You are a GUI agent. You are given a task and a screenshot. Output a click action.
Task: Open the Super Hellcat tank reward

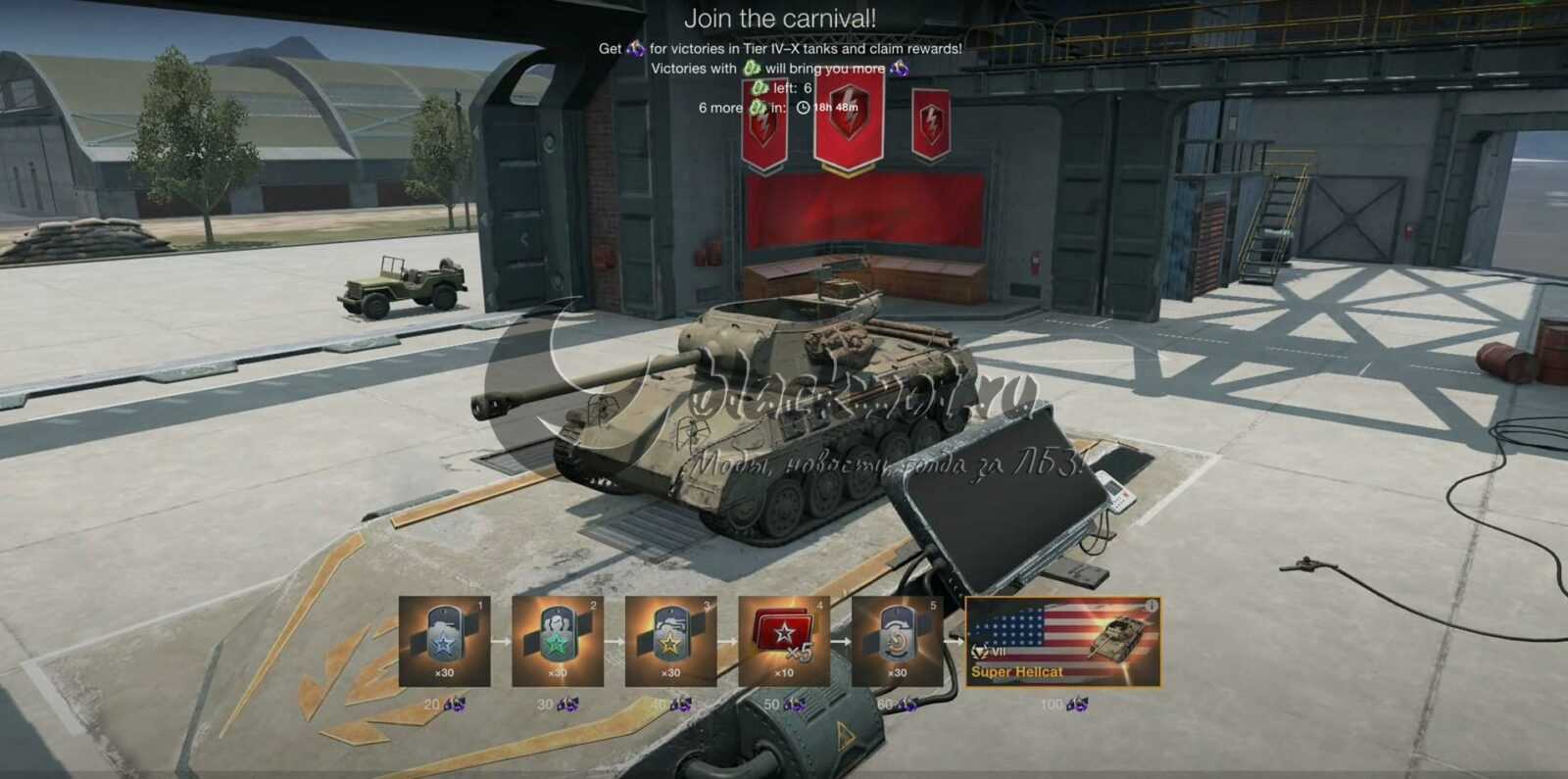1062,641
